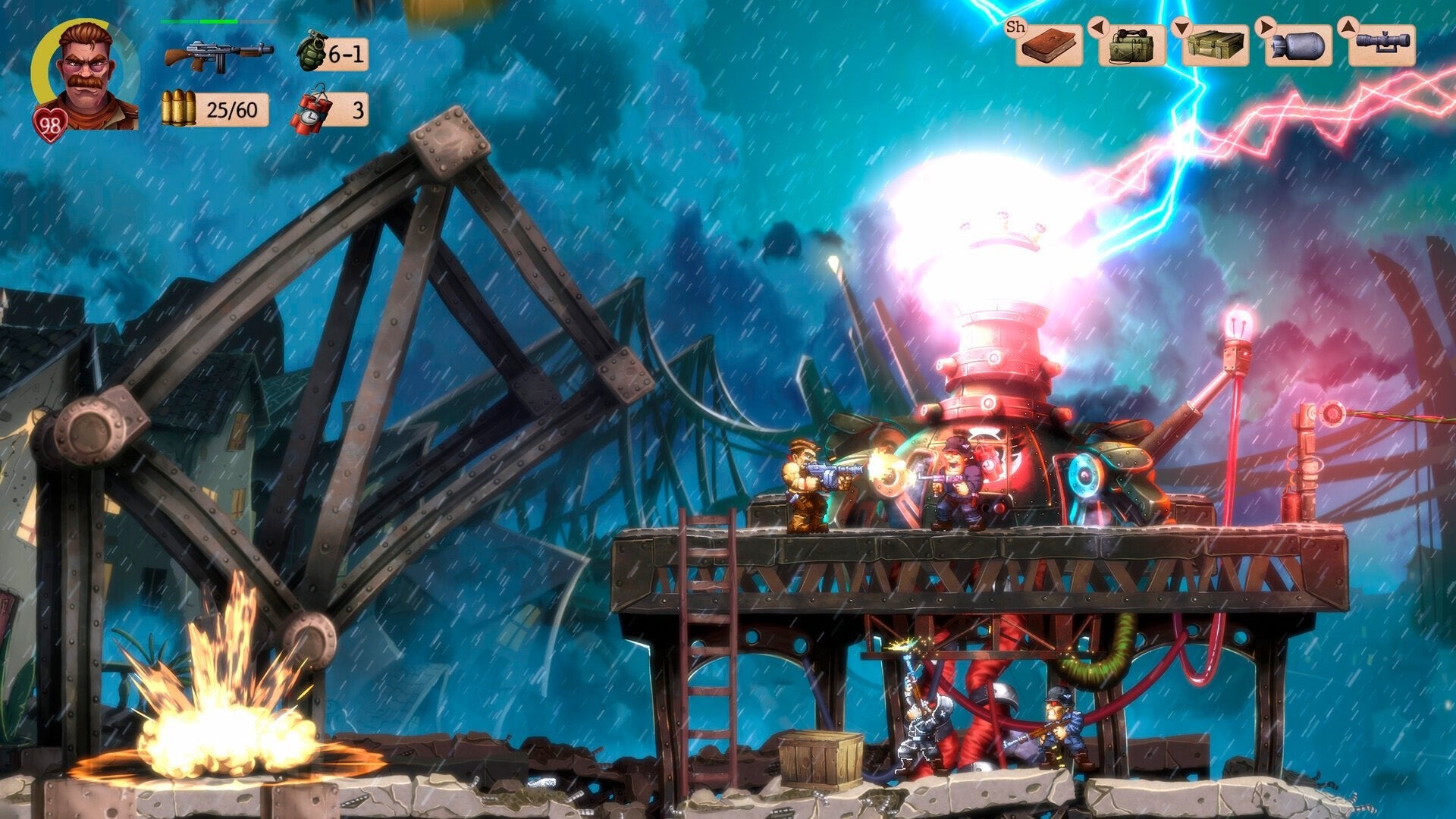Click the up arrow badge on the scope slot
1456x819 pixels.
click(1348, 28)
